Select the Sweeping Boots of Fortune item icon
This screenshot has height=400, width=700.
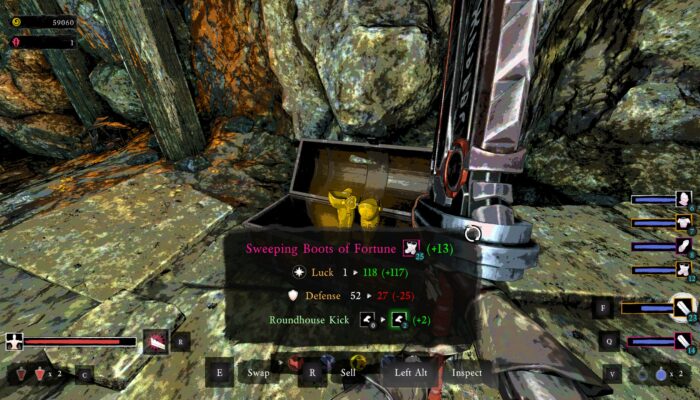410,248
